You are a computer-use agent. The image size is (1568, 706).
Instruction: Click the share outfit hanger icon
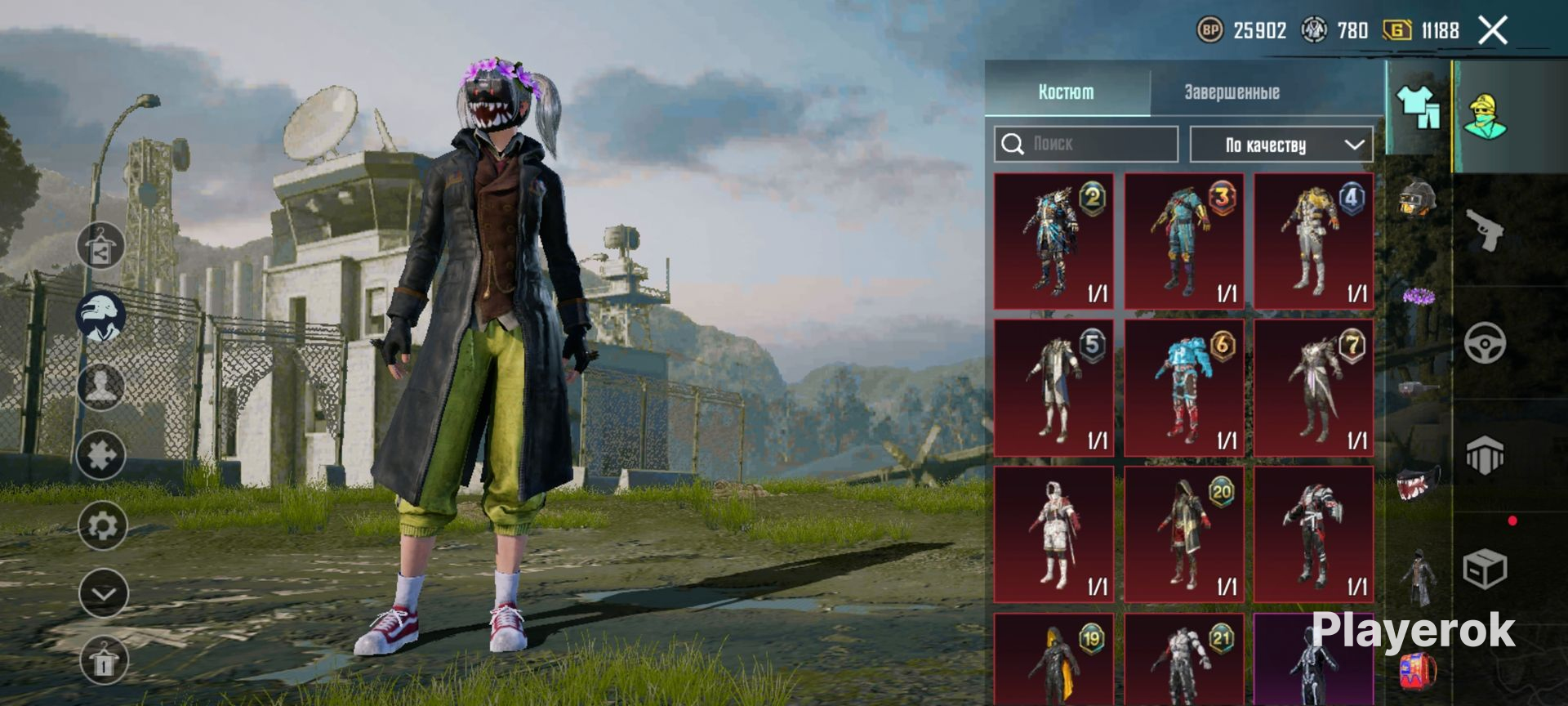(100, 246)
